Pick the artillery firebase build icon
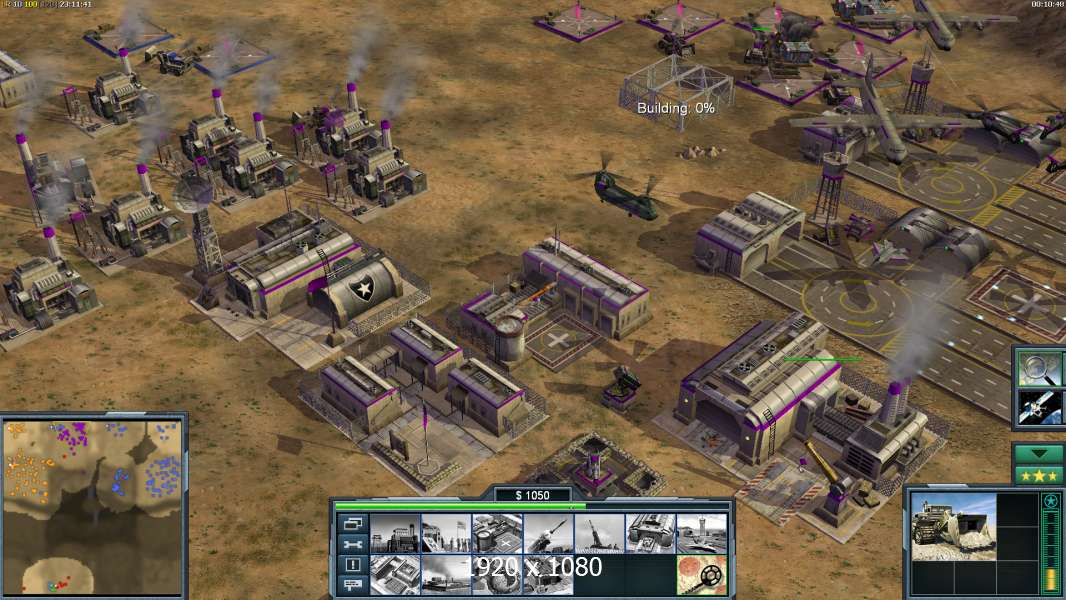Screen dimensions: 1066x600 point(599,533)
